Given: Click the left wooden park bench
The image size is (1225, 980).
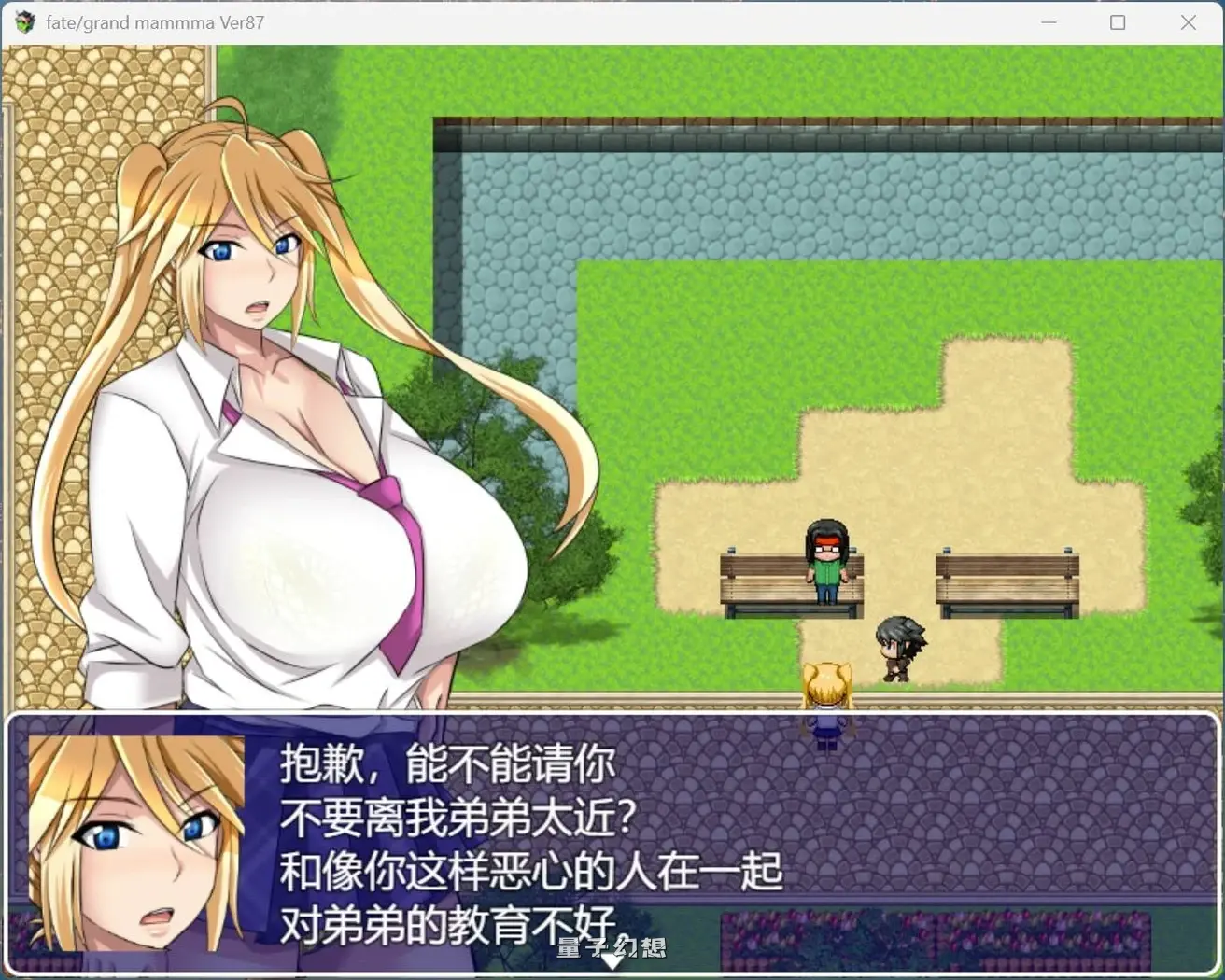Looking at the screenshot, I should point(756,588).
